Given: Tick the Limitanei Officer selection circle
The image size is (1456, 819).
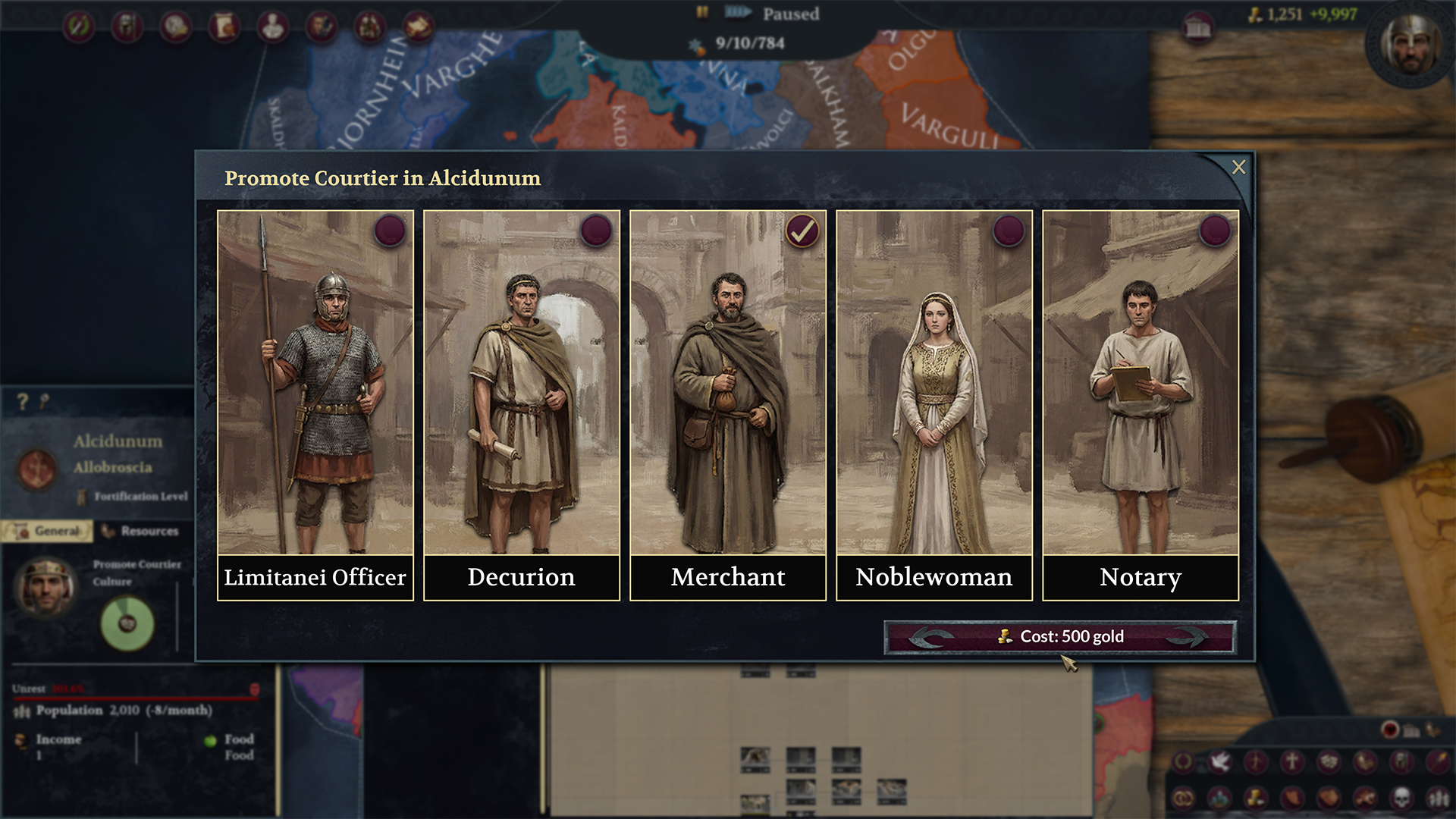Looking at the screenshot, I should click(390, 231).
